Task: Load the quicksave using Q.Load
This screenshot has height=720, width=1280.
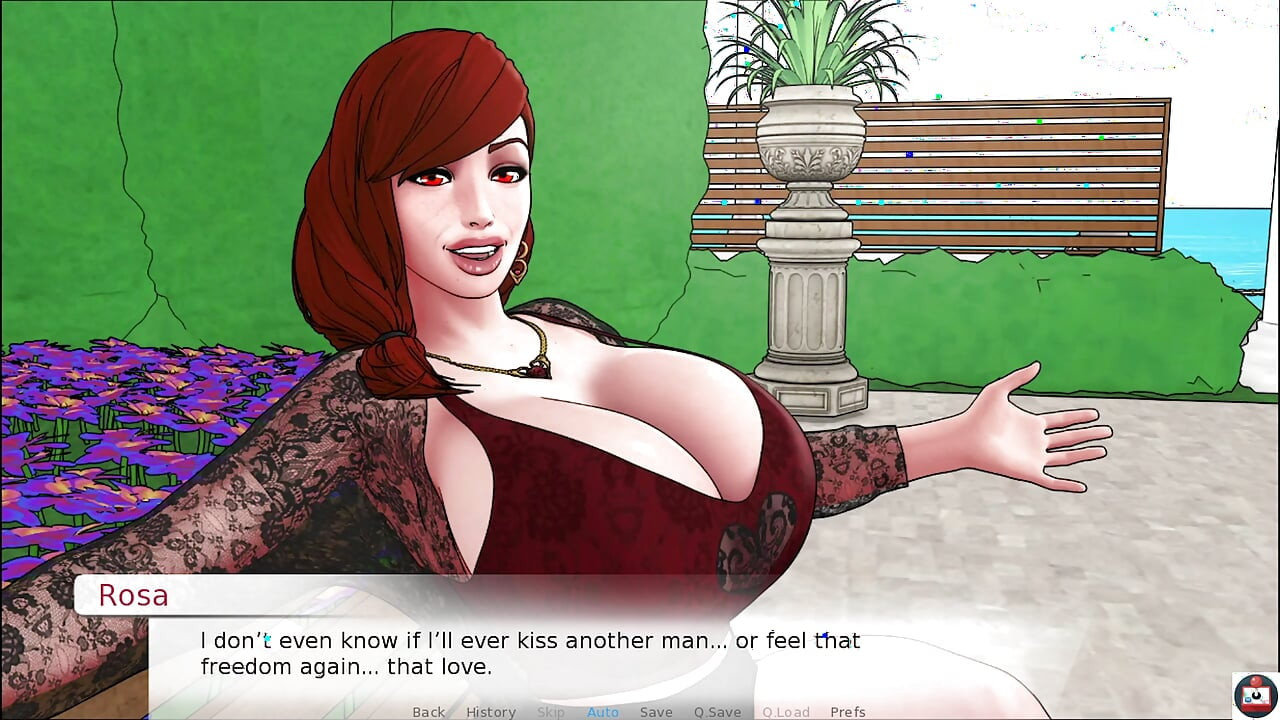Action: 785,712
